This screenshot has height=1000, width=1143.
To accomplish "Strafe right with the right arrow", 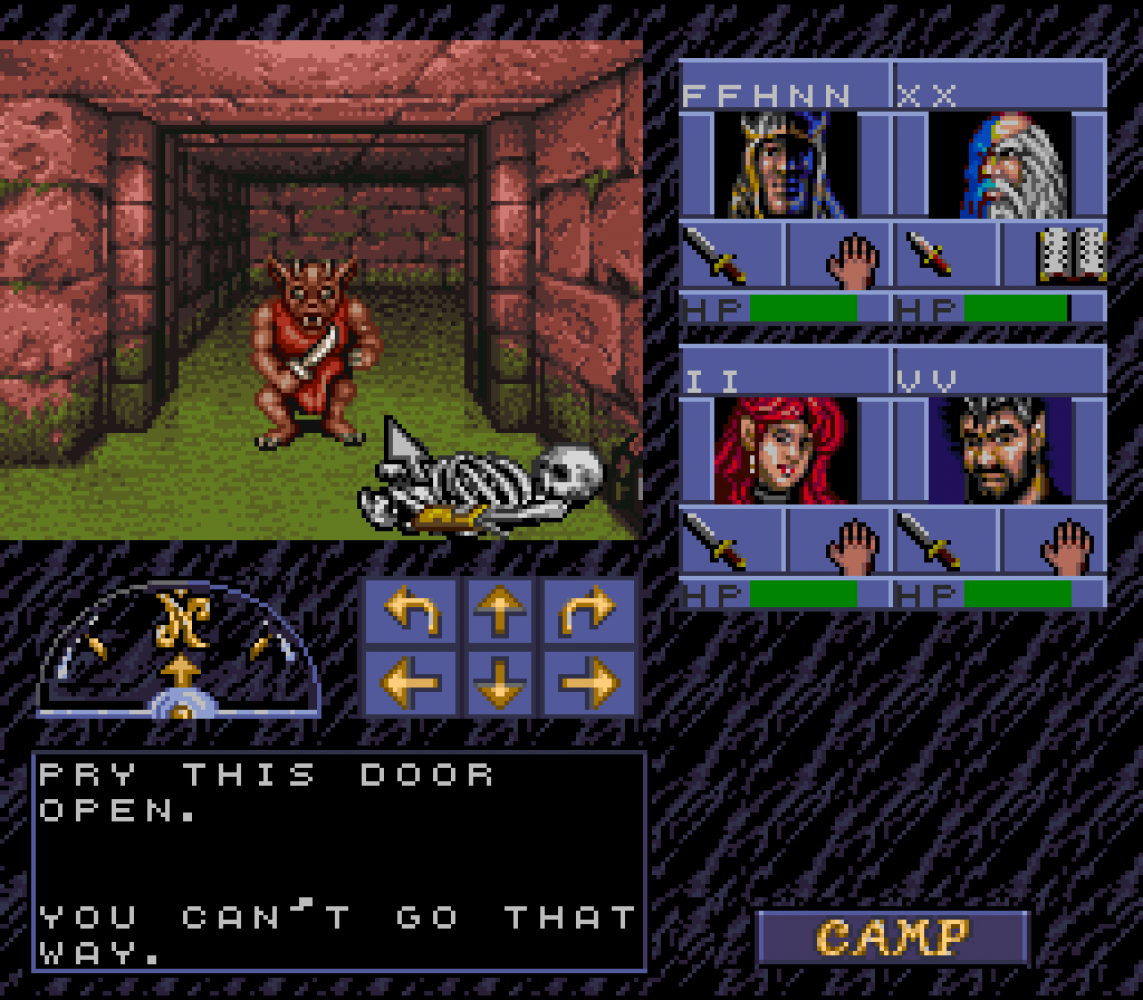I will [x=589, y=682].
